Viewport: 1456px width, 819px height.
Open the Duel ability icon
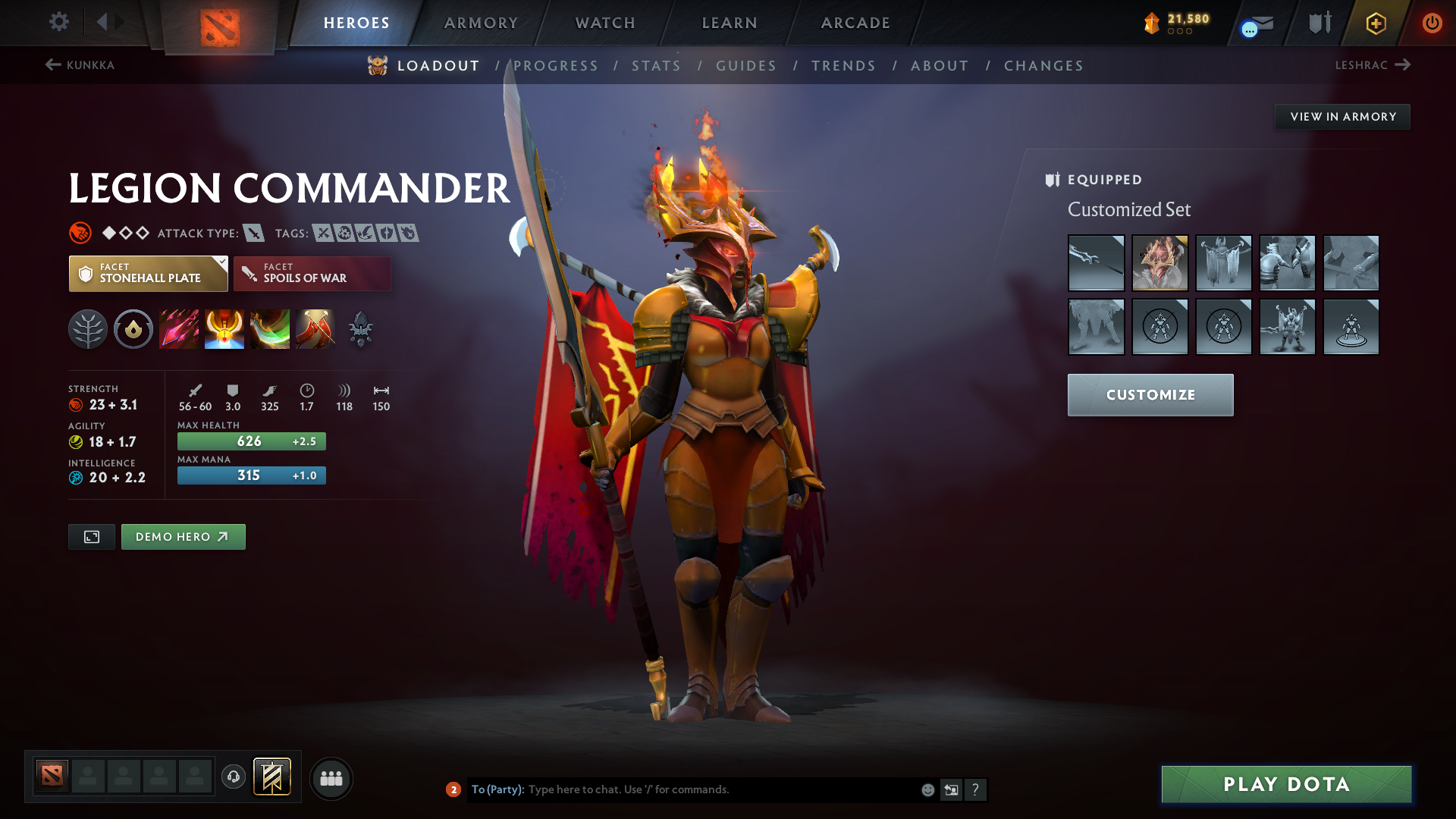pyautogui.click(x=315, y=328)
